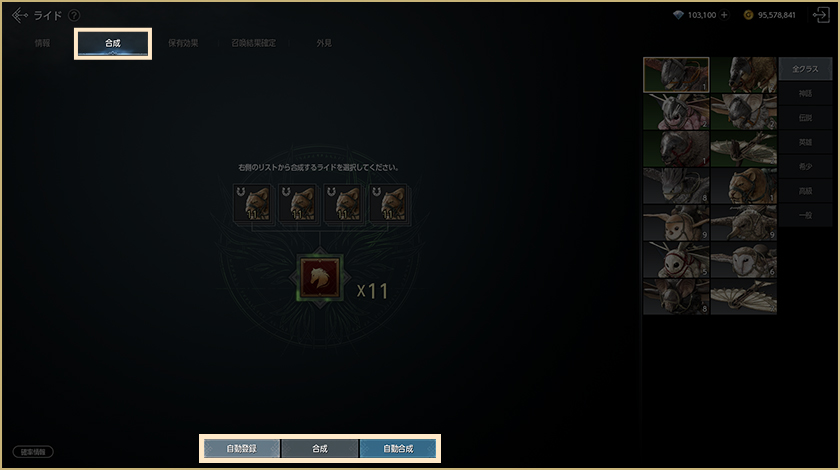Choose the 英雄 class filter

804,142
